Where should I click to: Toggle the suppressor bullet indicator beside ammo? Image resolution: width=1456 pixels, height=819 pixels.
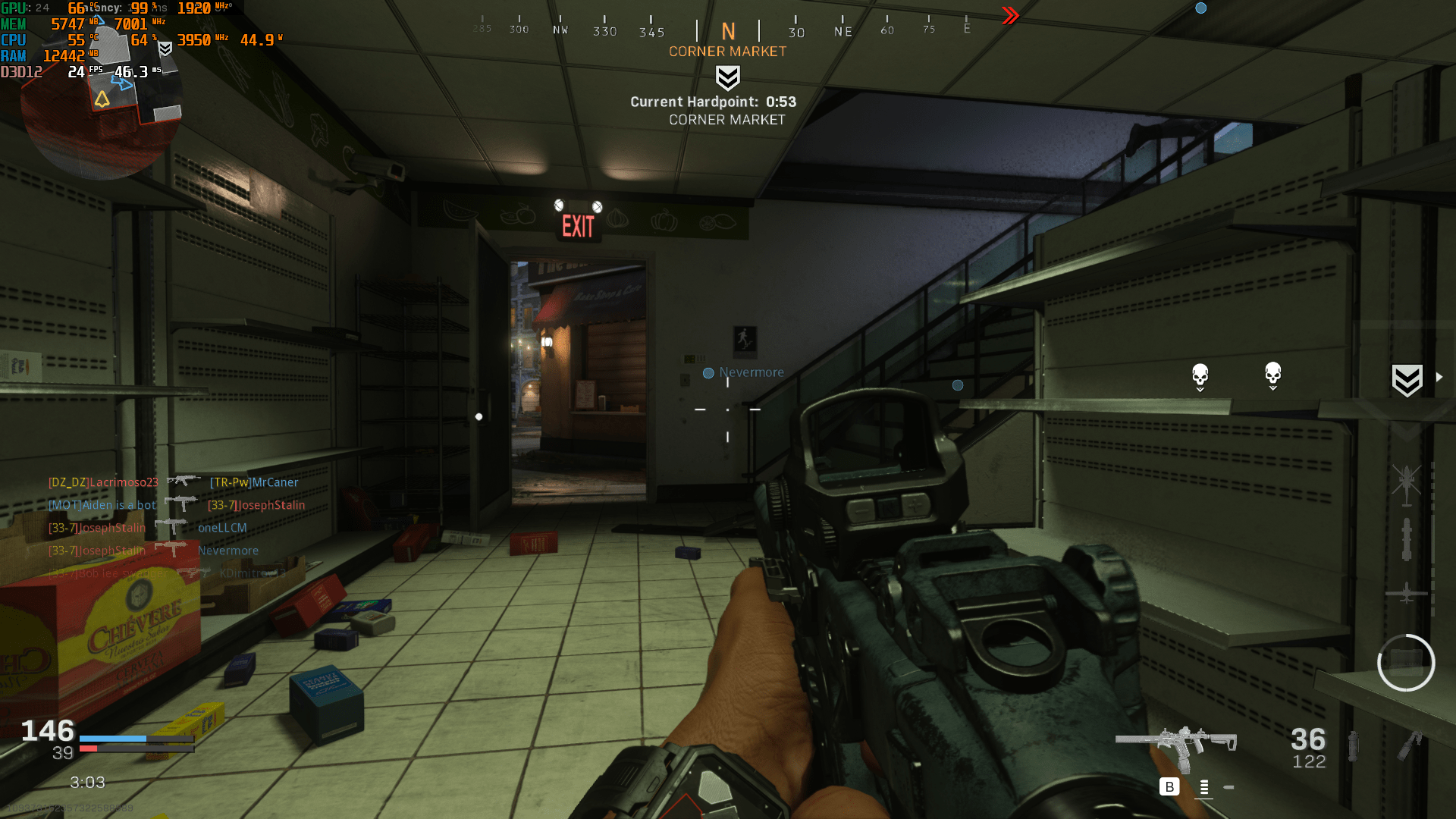(x=1228, y=788)
